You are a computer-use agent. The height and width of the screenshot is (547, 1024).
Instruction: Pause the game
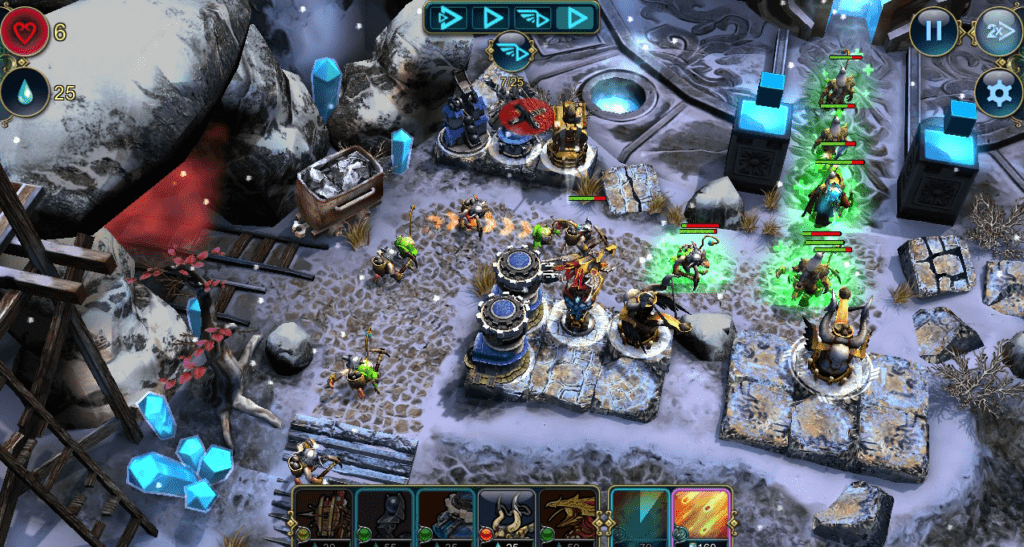(x=933, y=30)
